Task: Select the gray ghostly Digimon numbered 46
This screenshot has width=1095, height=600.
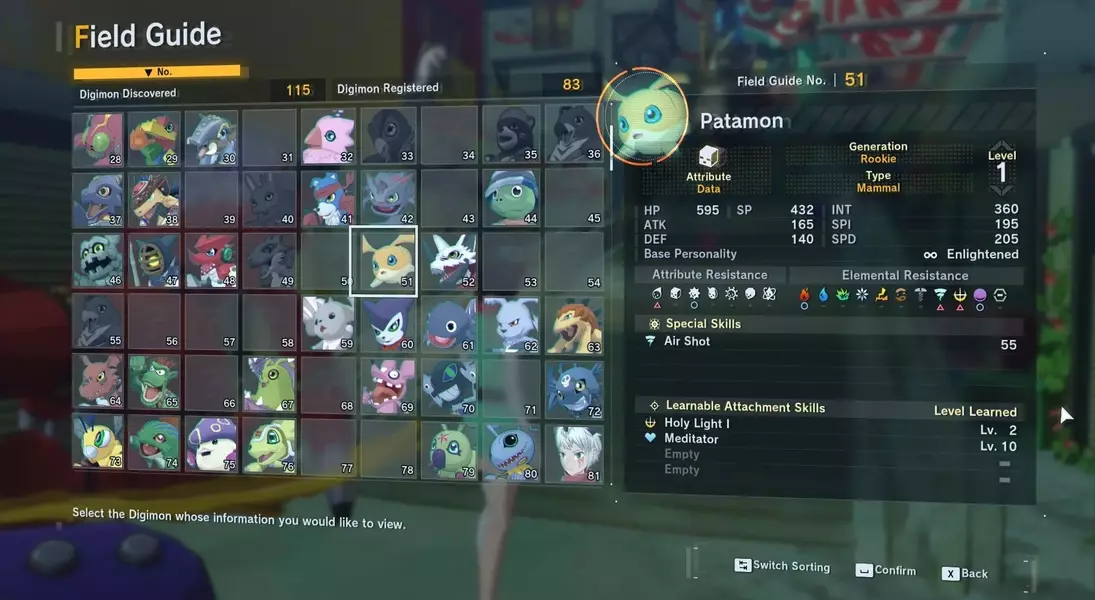Action: 97,261
